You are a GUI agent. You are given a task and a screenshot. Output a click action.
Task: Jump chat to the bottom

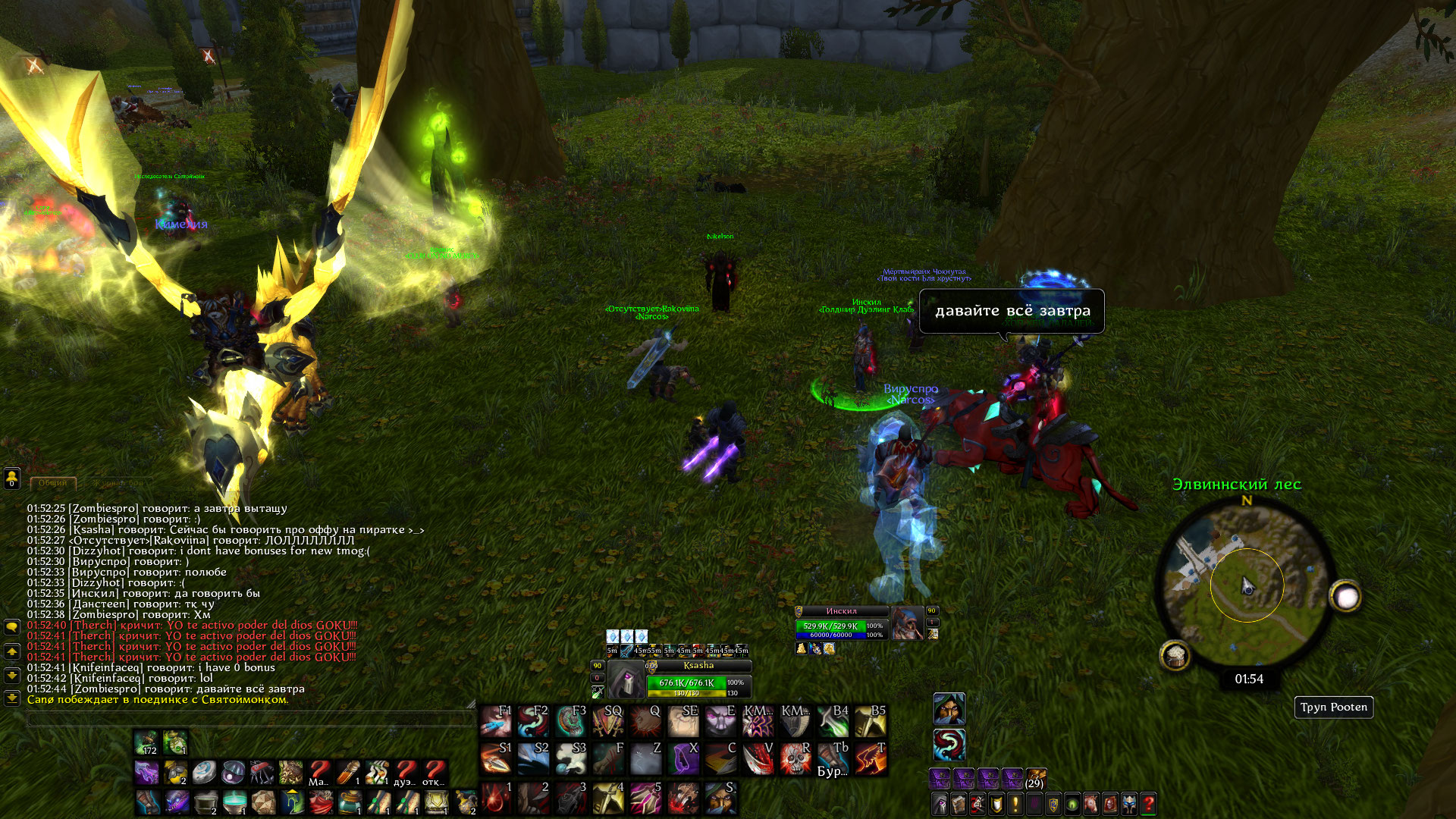click(12, 697)
